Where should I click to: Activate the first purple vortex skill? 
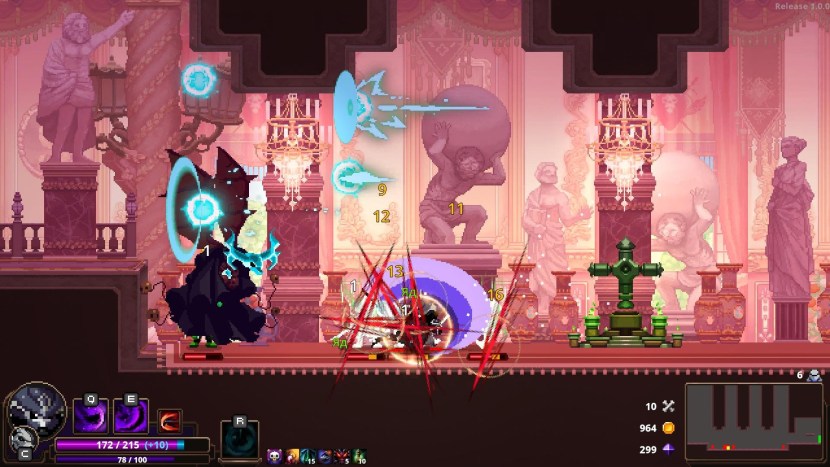[x=90, y=415]
